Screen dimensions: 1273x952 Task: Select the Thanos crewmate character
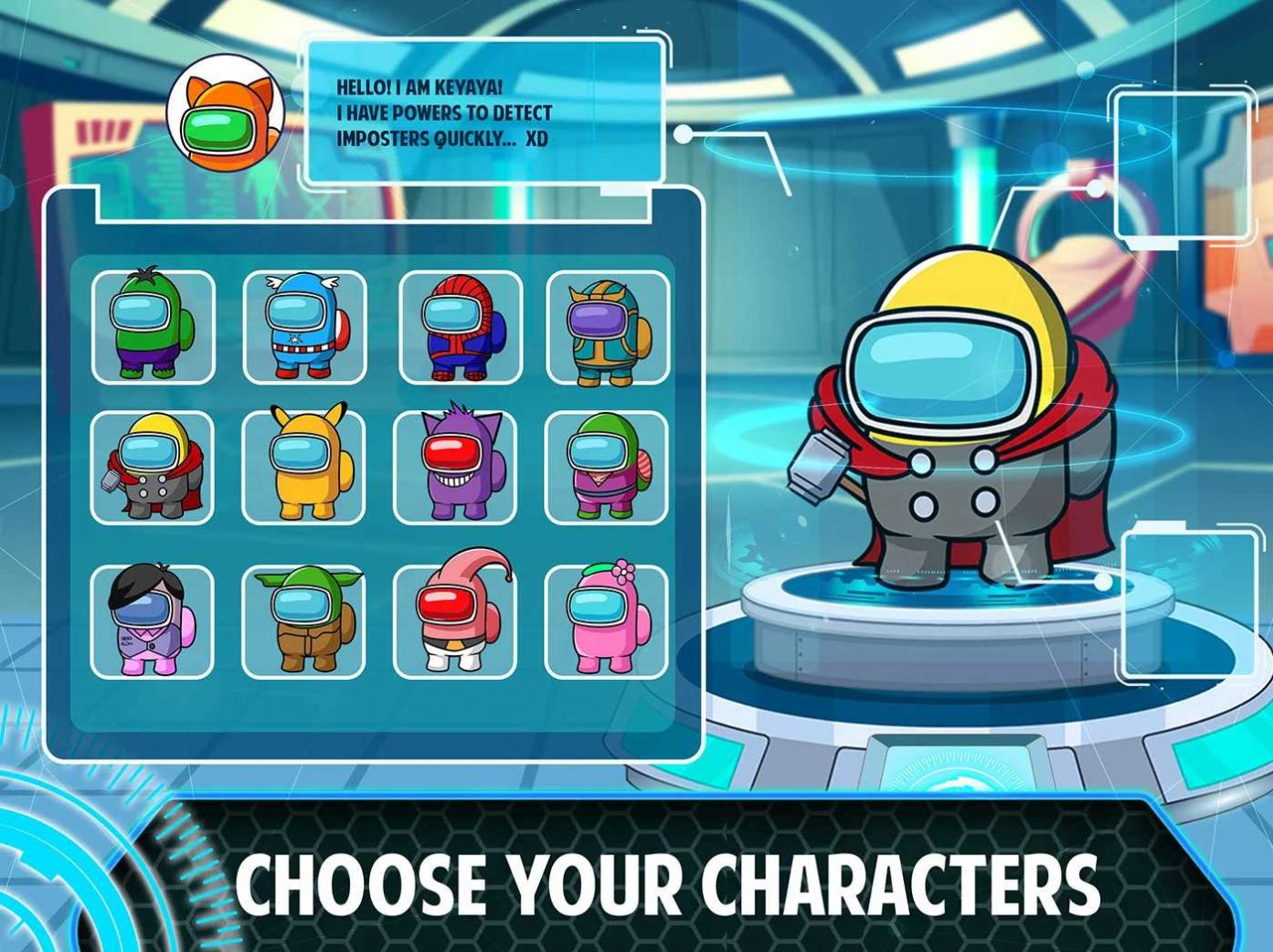click(608, 327)
